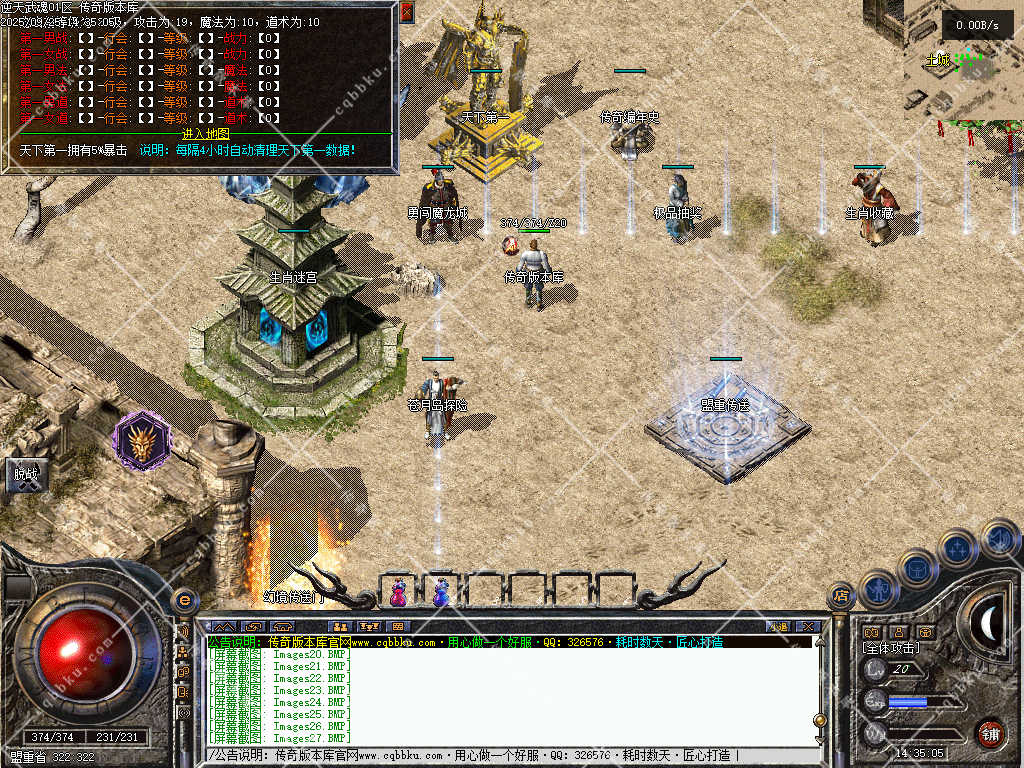Use the red potion in the belt slot
1024x768 pixels.
coord(398,593)
